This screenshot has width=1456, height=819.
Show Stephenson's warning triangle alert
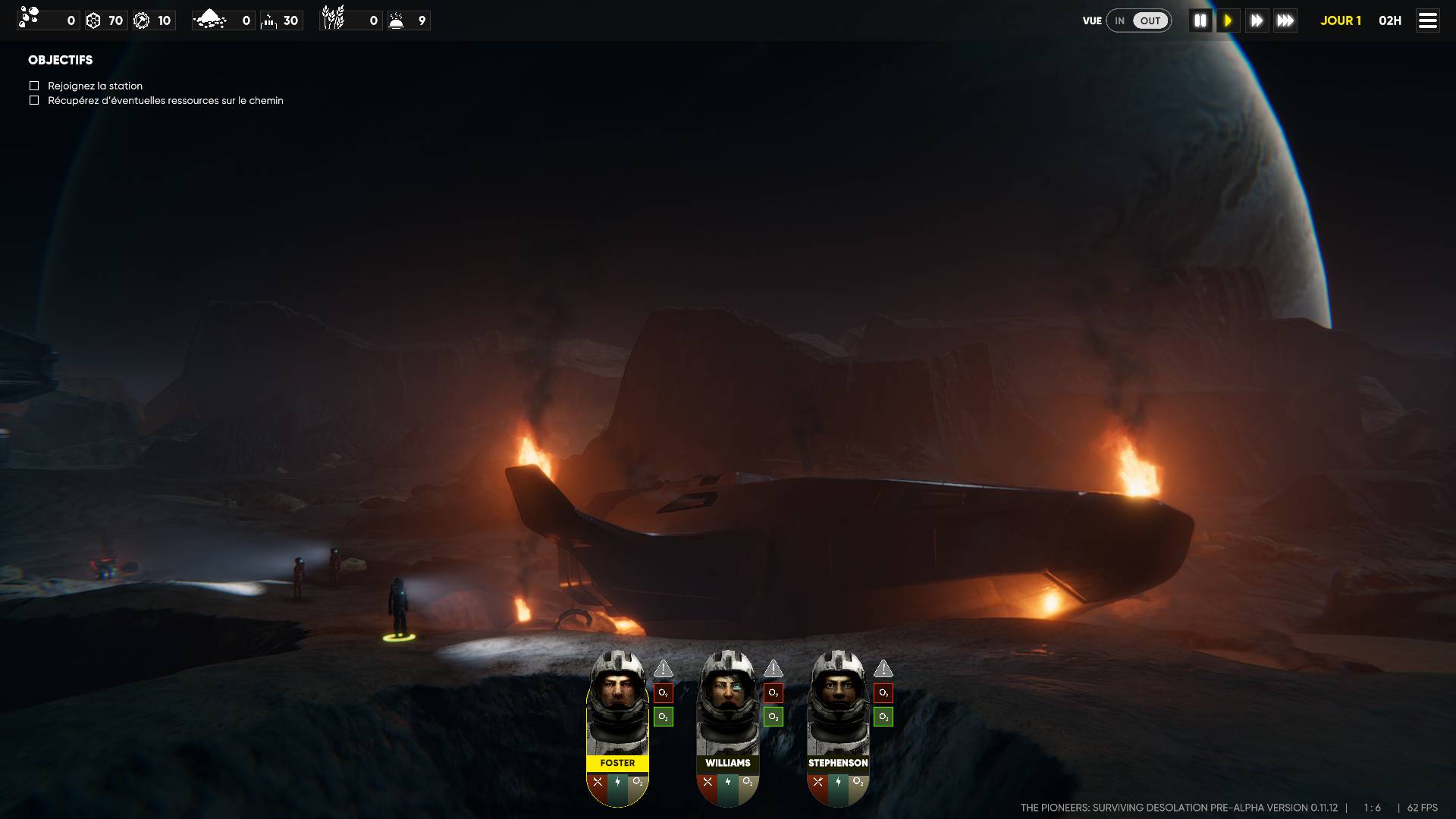point(883,668)
